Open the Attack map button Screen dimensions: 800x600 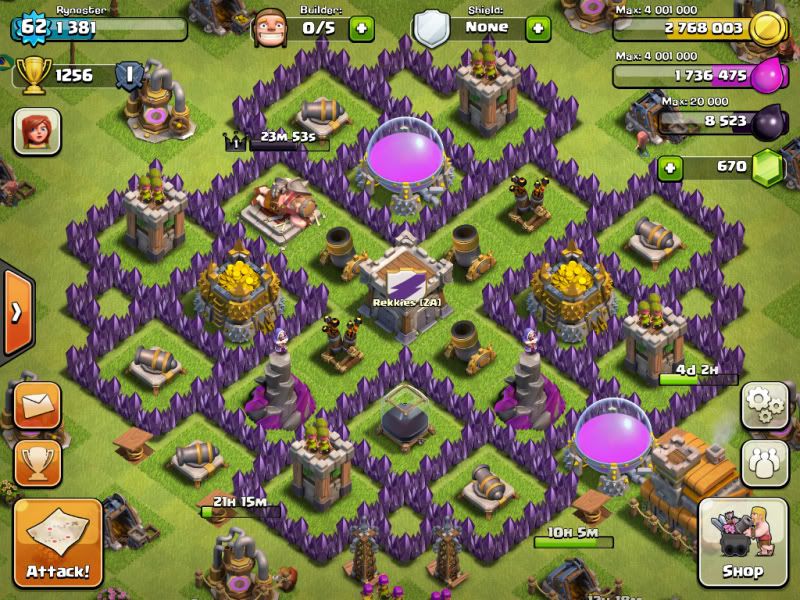coord(57,542)
